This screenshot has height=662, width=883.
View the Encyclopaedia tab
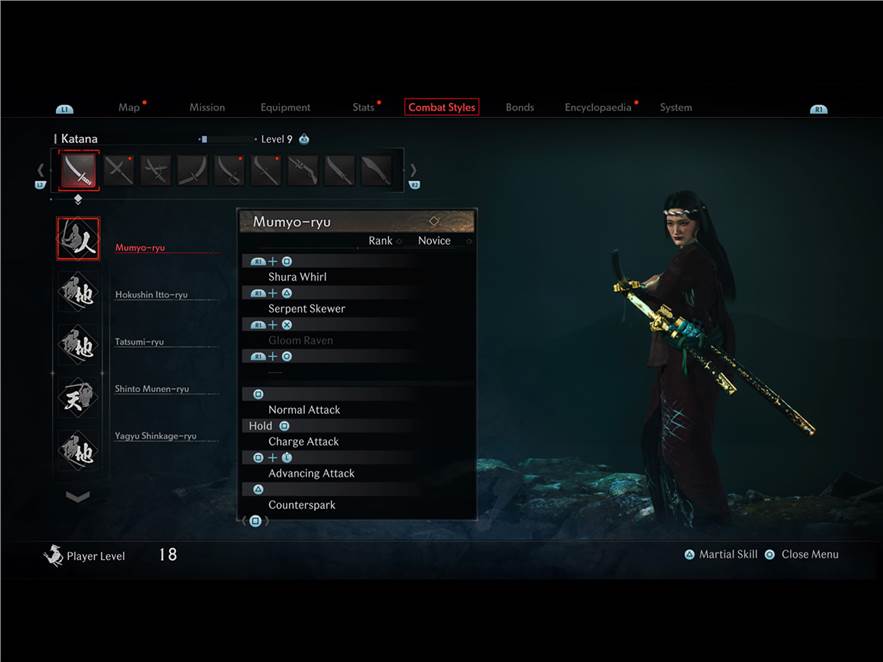[x=598, y=108]
